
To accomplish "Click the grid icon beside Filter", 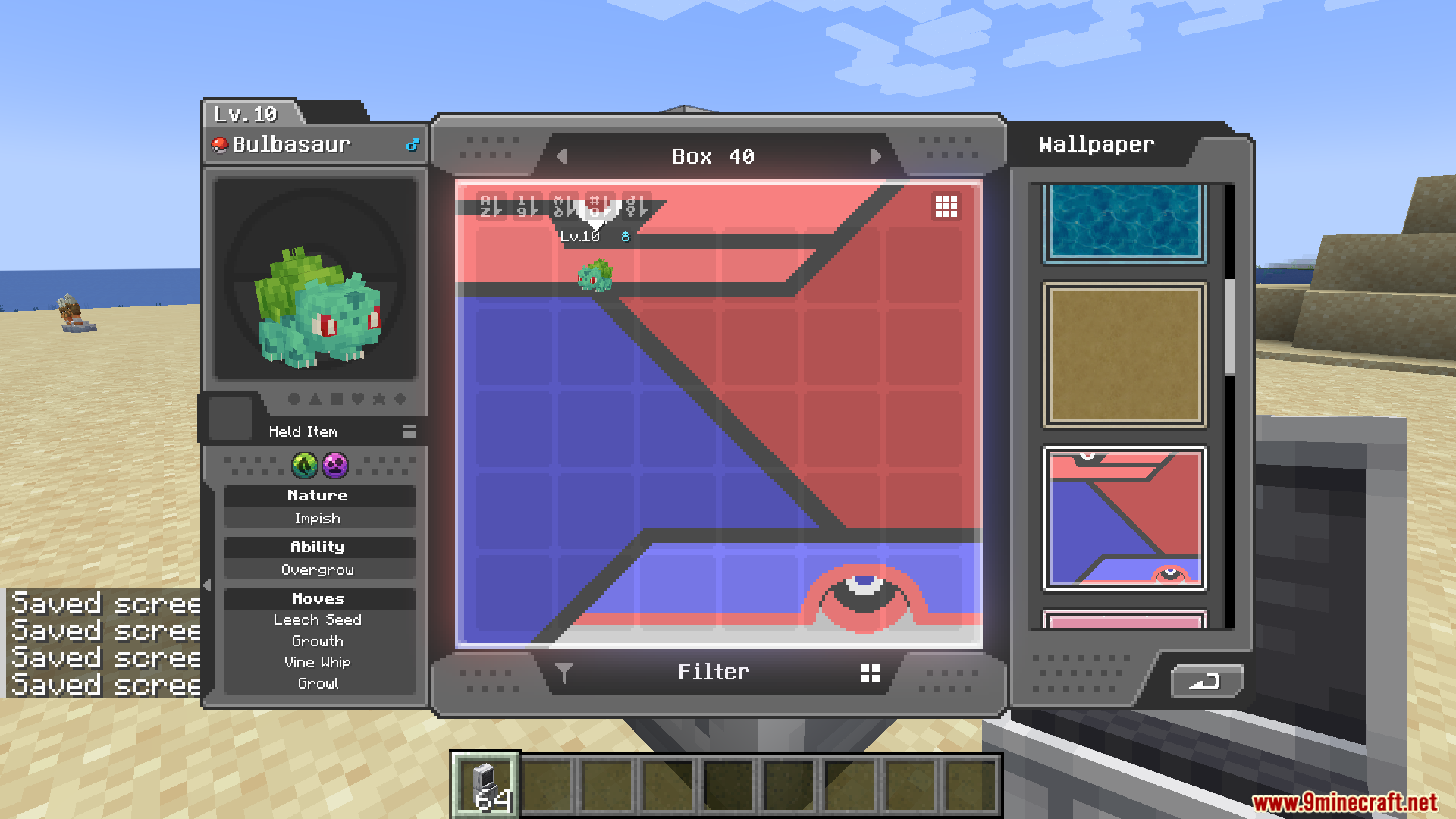I will tap(870, 672).
